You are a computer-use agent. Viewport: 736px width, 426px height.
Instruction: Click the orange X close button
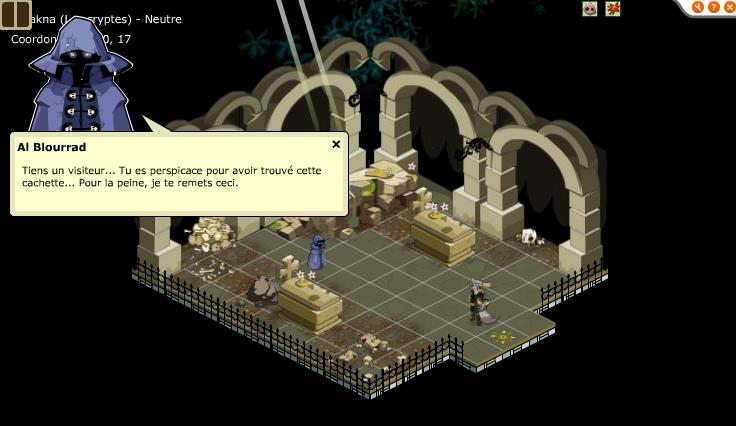[728, 7]
